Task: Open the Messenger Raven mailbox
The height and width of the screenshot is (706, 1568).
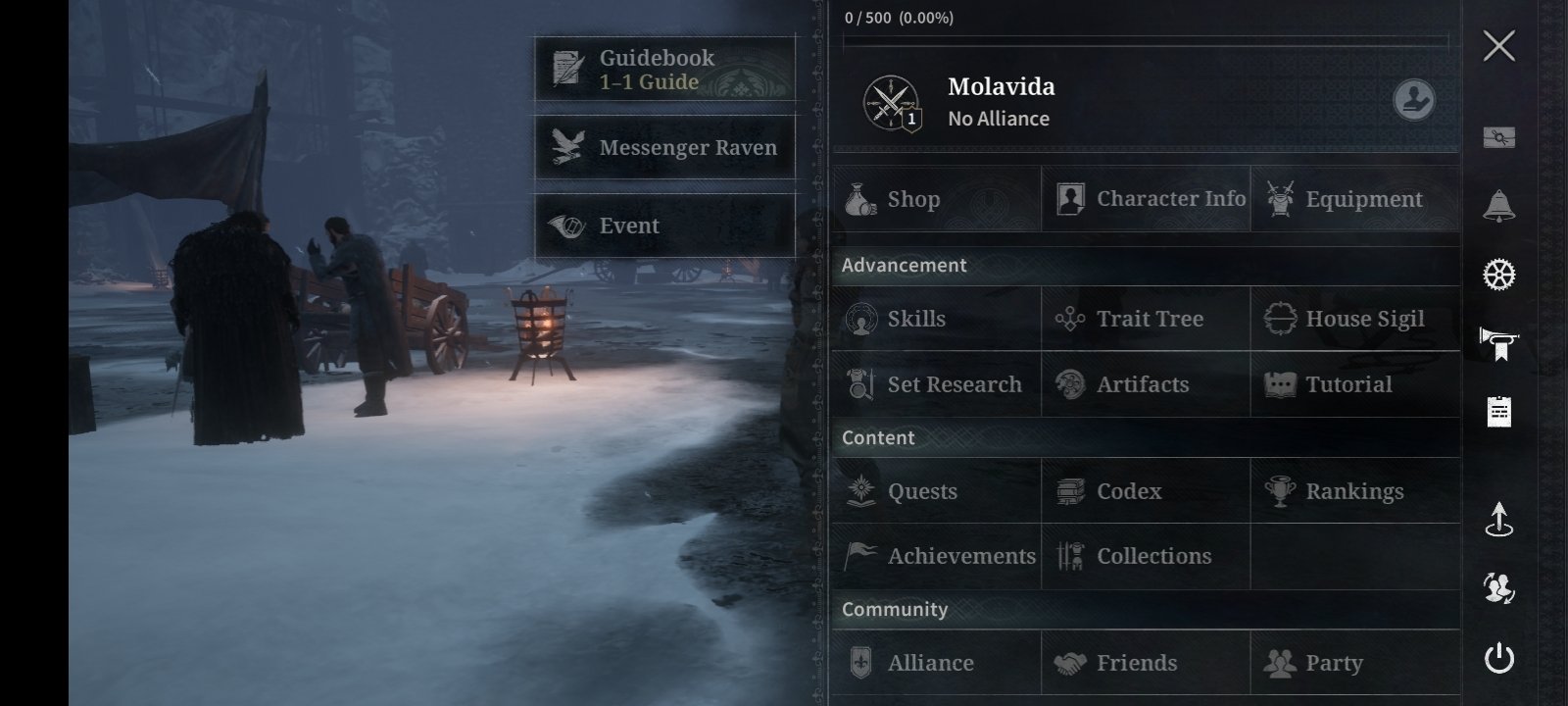Action: (x=664, y=148)
